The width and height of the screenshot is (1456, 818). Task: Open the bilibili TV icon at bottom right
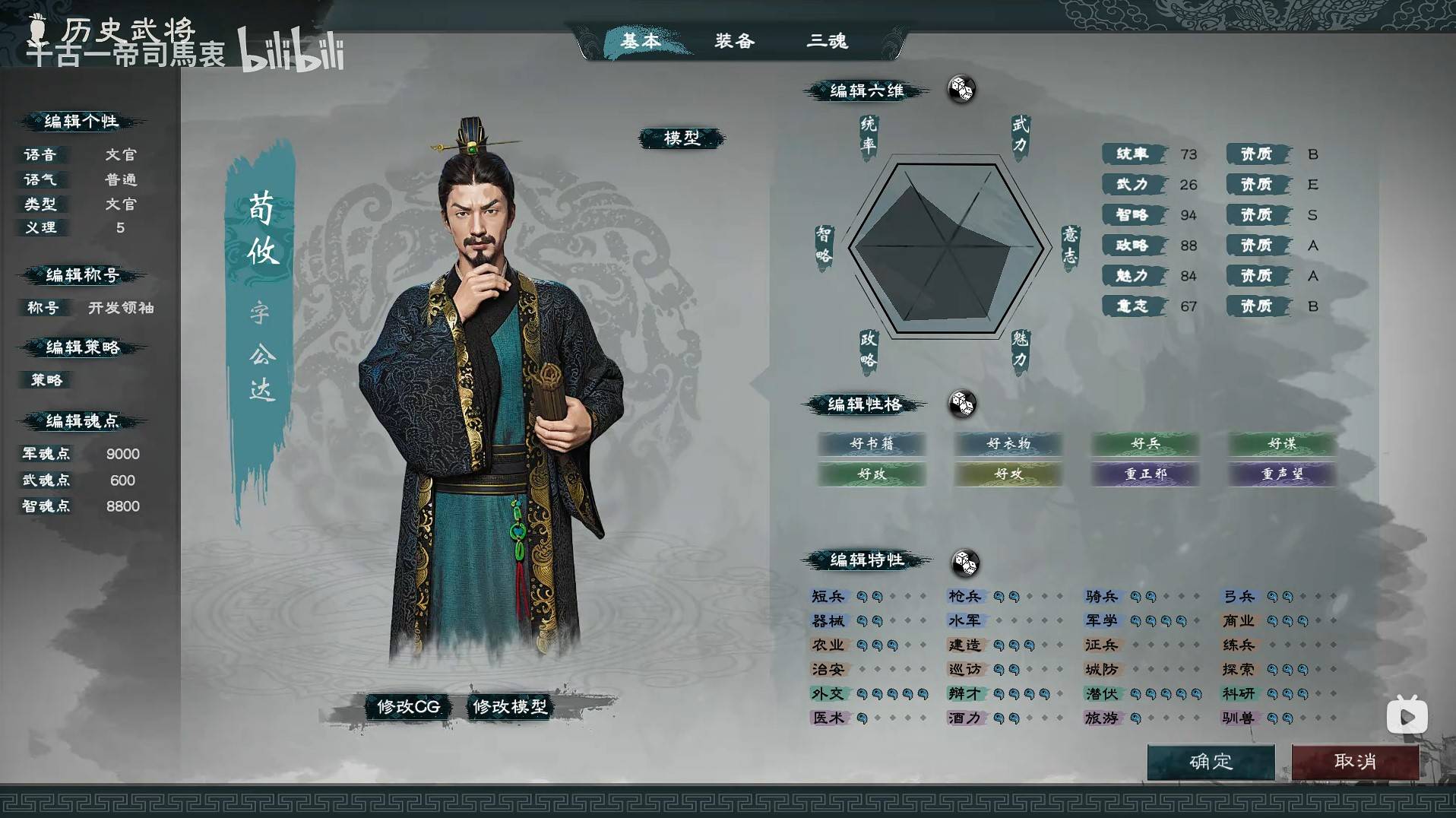click(x=1407, y=715)
